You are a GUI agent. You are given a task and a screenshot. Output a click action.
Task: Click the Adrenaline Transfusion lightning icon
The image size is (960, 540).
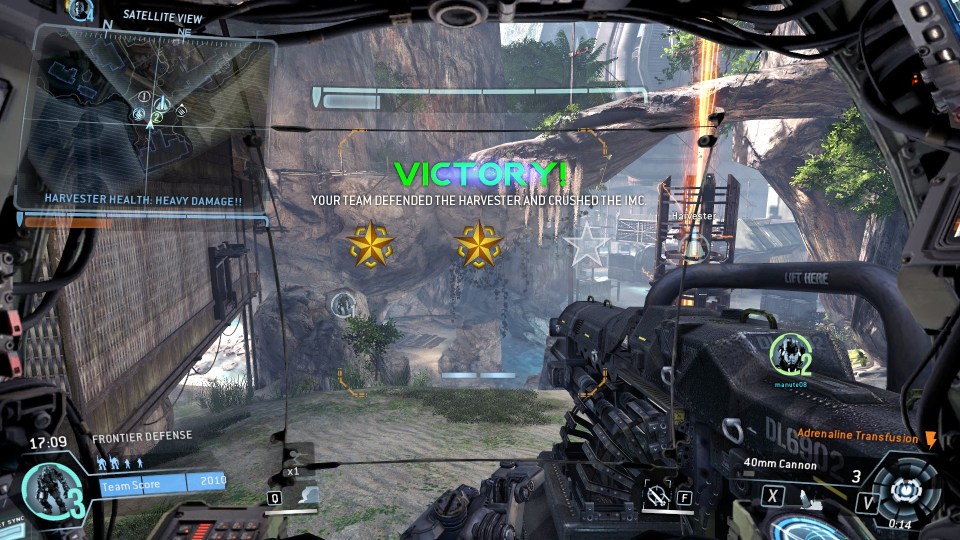931,439
